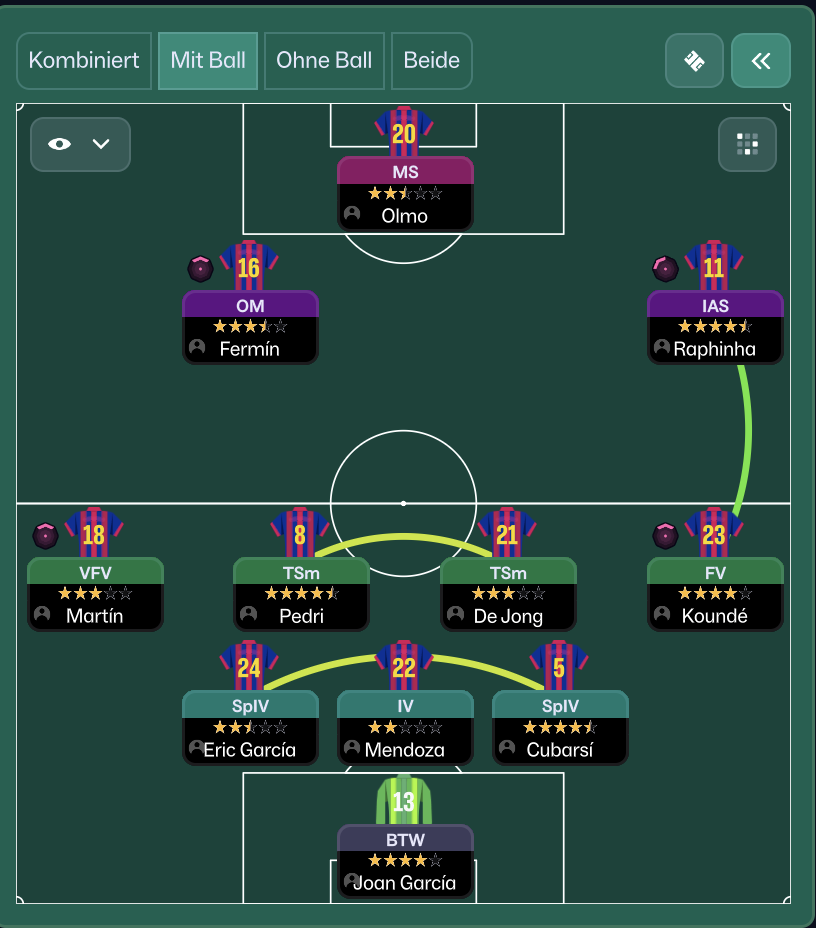Click De Jong's TSm card
Screen dimensions: 816x928
508,594
